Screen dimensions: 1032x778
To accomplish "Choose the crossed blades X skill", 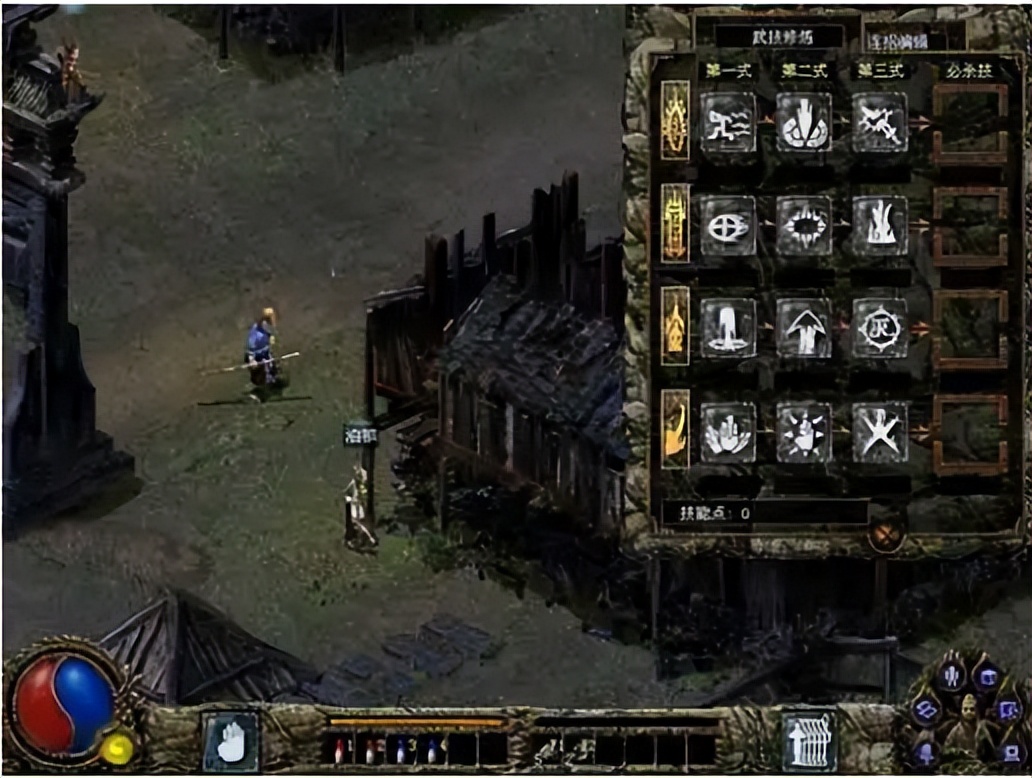I will (880, 432).
